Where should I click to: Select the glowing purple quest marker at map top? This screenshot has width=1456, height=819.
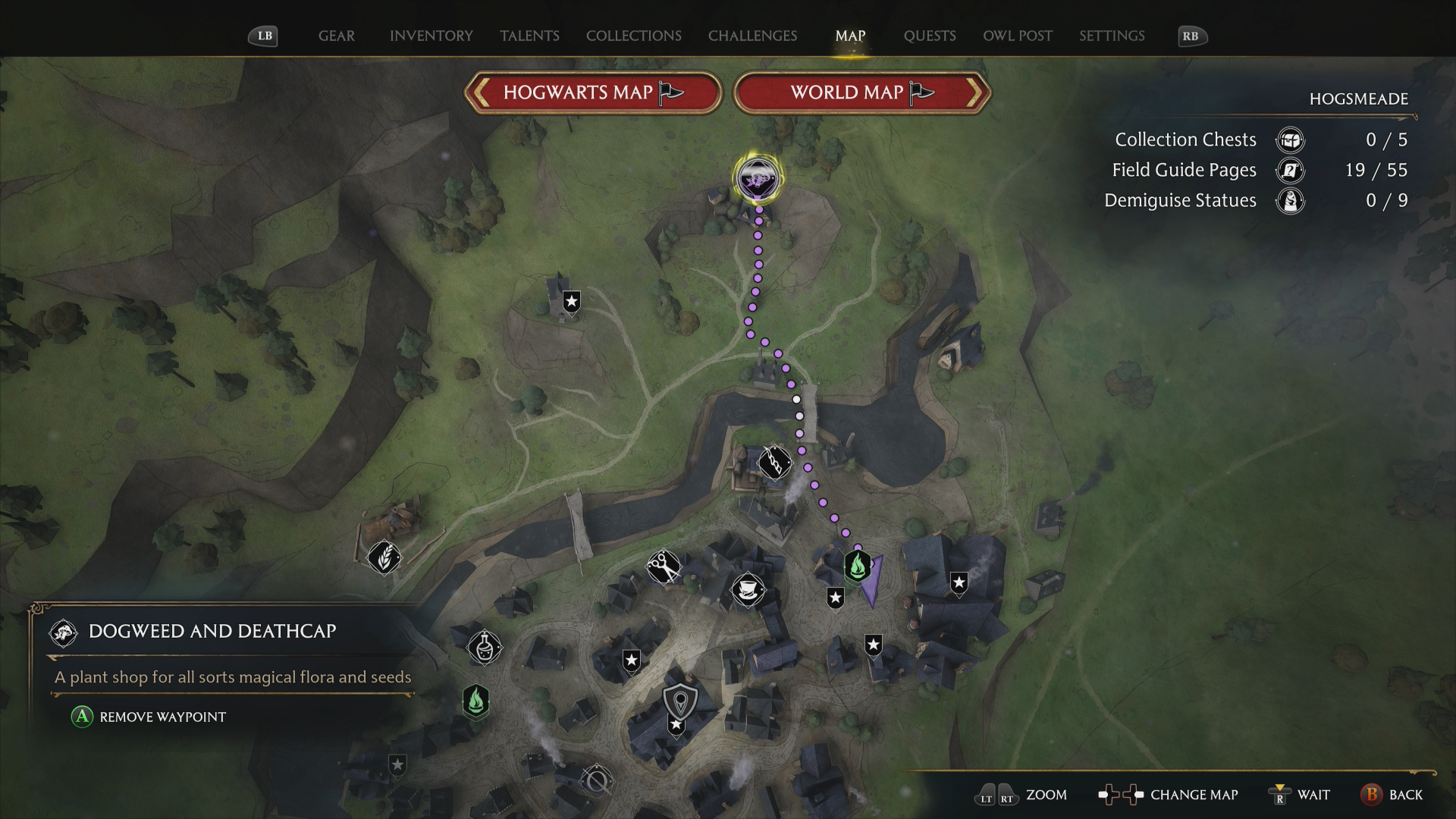[757, 179]
